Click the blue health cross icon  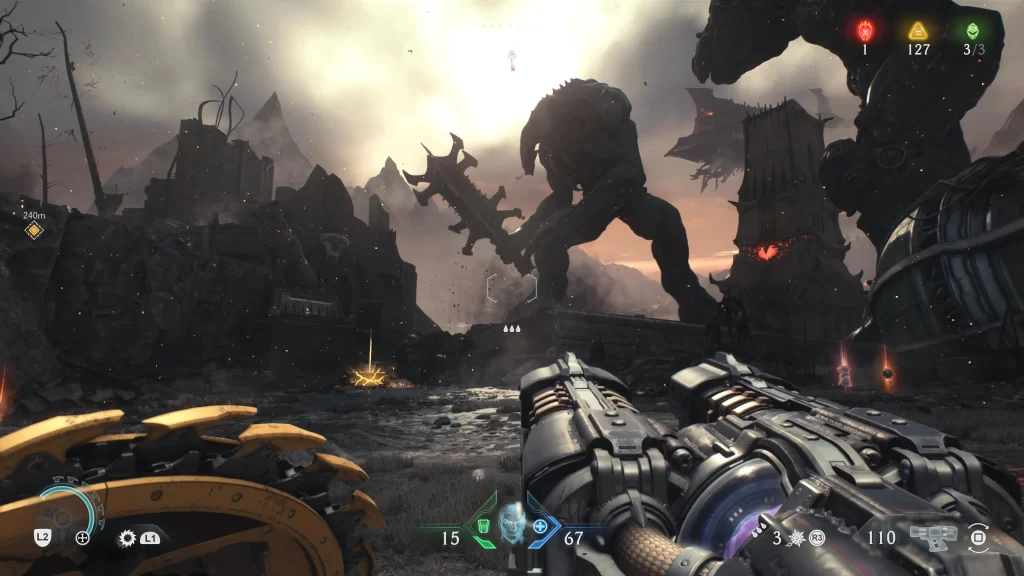pyautogui.click(x=541, y=525)
